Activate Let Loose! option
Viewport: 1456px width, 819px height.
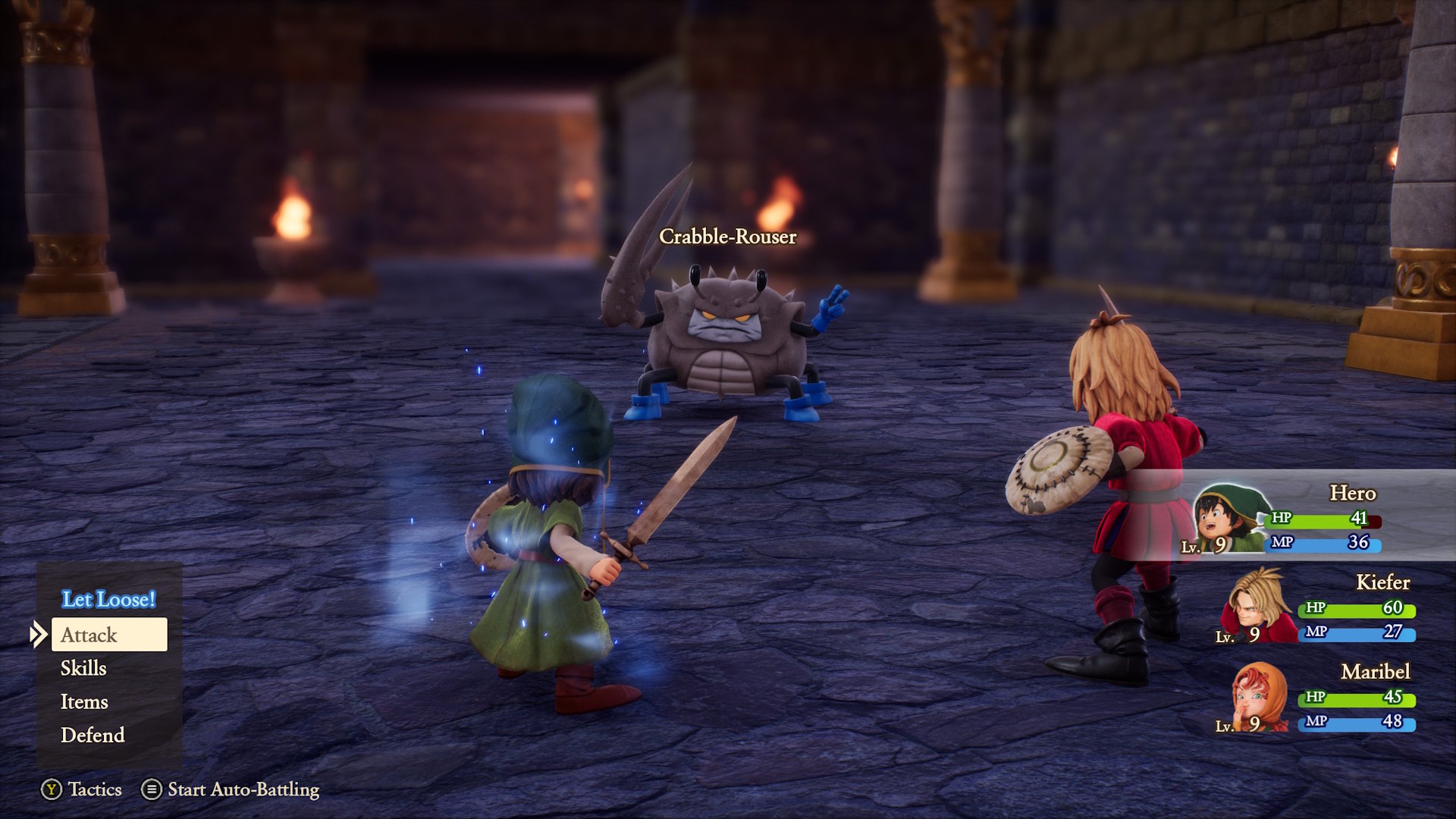[x=107, y=598]
